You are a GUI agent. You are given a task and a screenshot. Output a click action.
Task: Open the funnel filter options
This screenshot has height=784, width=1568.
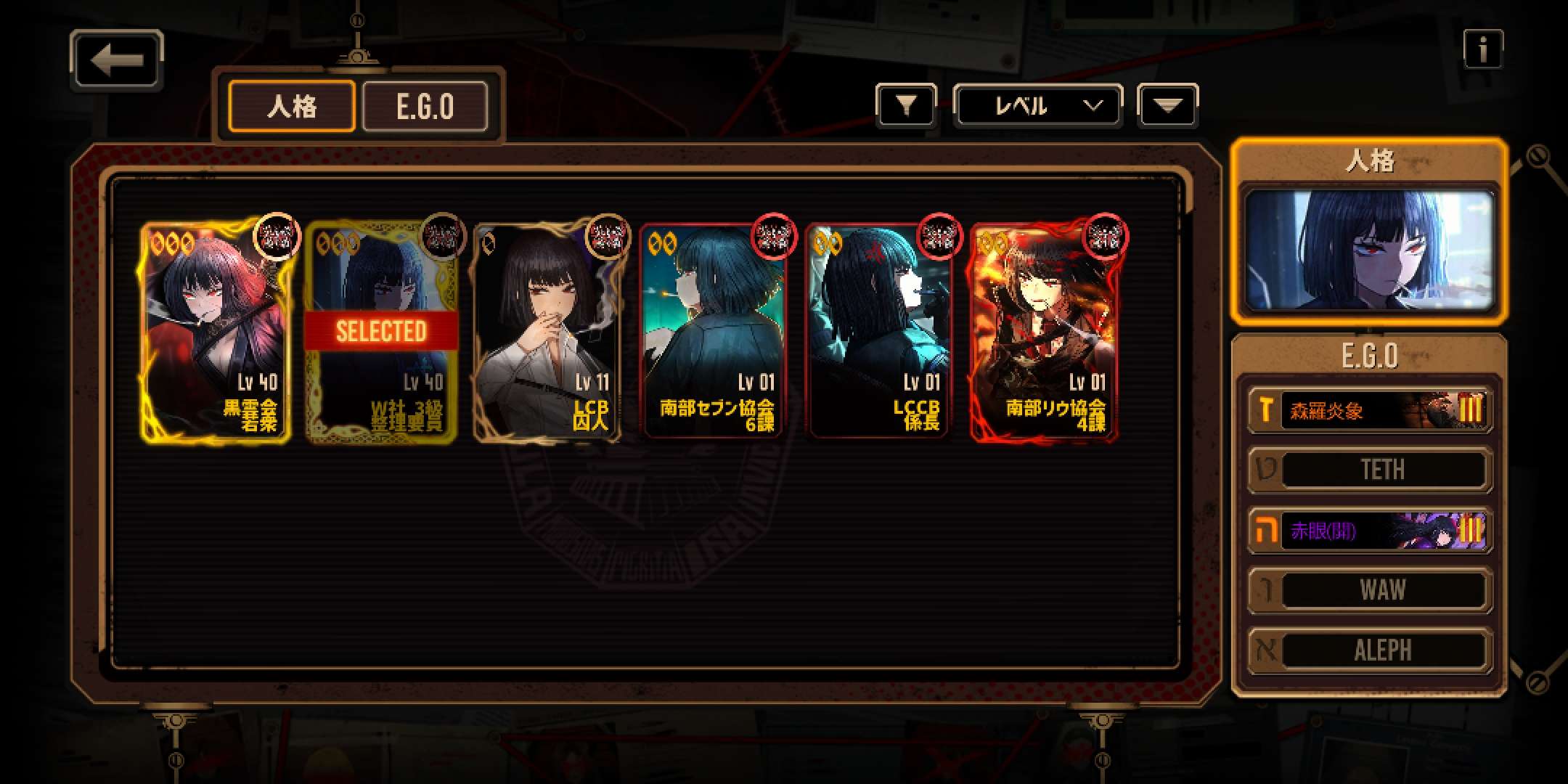tap(905, 106)
